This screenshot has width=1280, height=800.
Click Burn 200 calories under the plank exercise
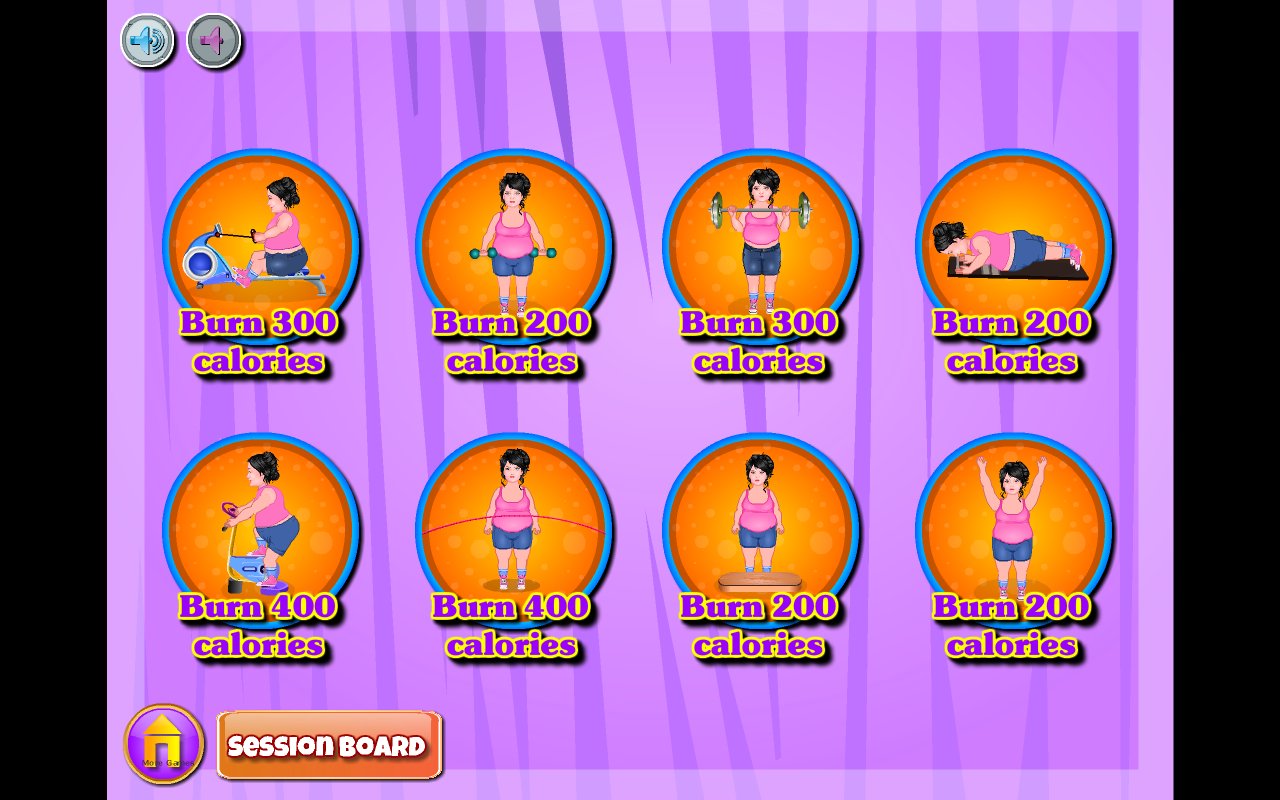click(x=1012, y=342)
